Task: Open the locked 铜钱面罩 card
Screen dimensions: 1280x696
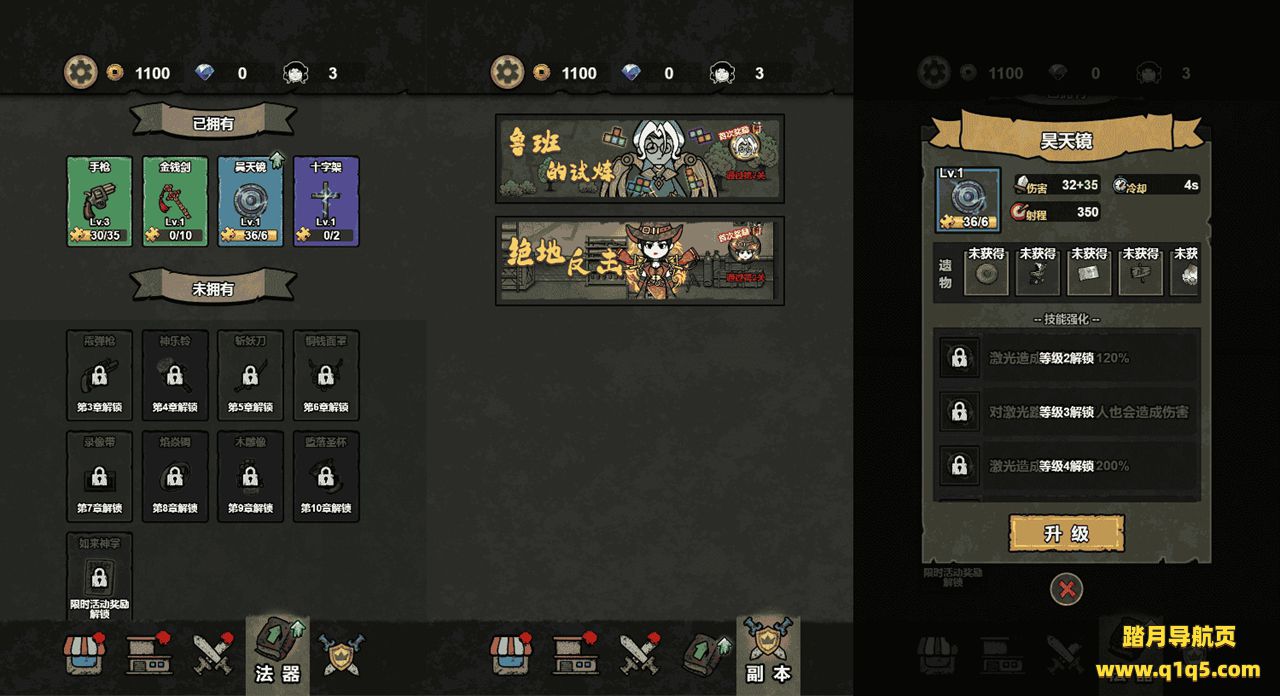Action: (326, 375)
